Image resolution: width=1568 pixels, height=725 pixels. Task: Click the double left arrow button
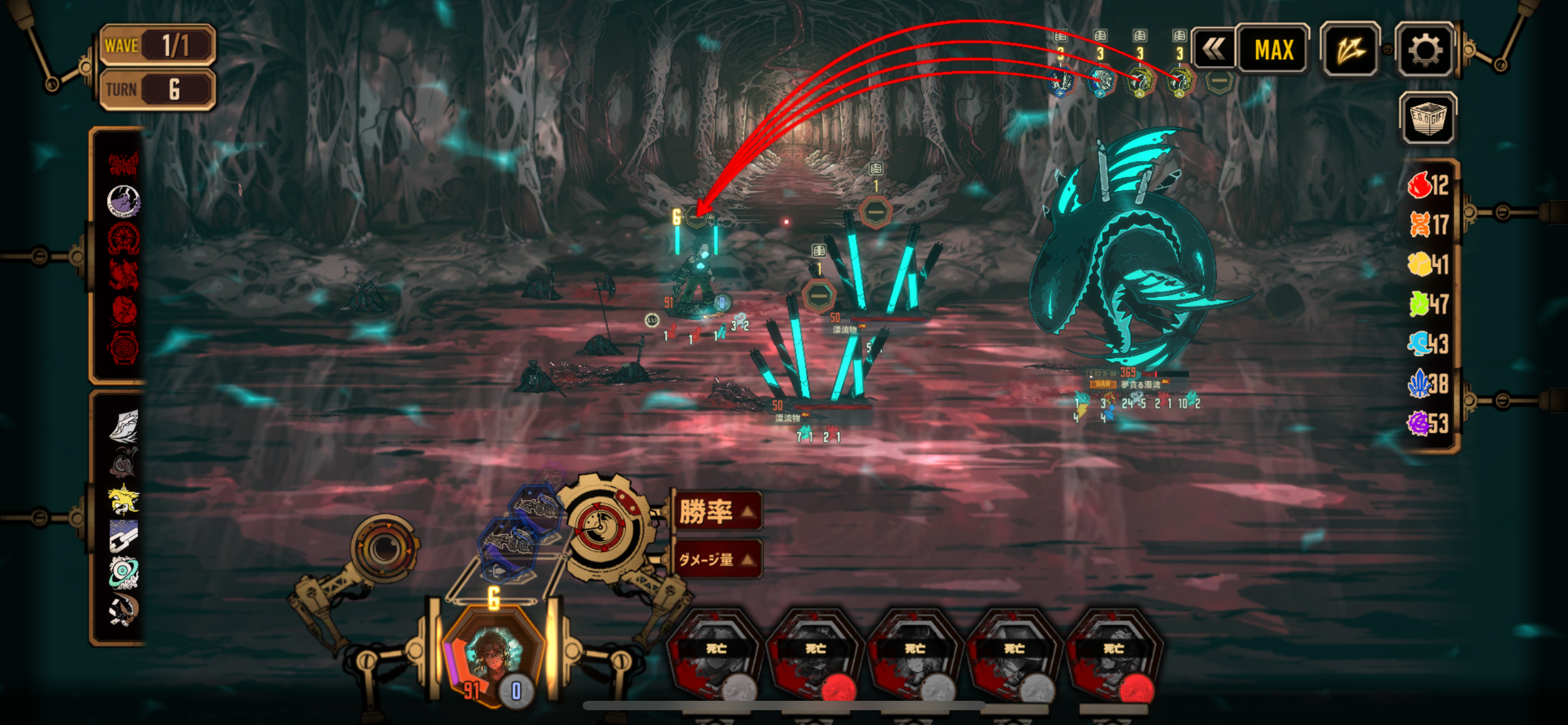point(1213,50)
